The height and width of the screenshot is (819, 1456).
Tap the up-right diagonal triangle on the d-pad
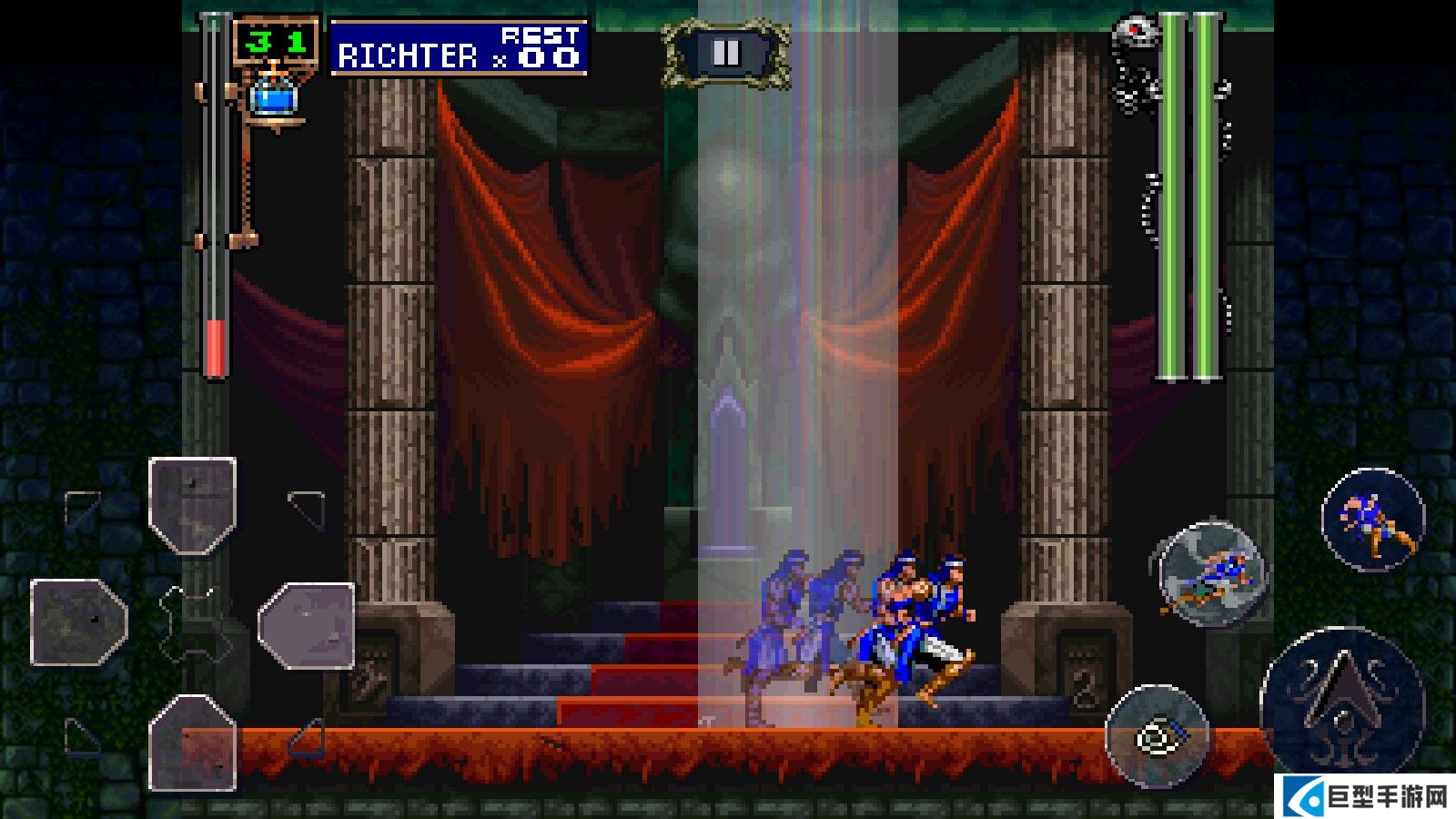308,509
